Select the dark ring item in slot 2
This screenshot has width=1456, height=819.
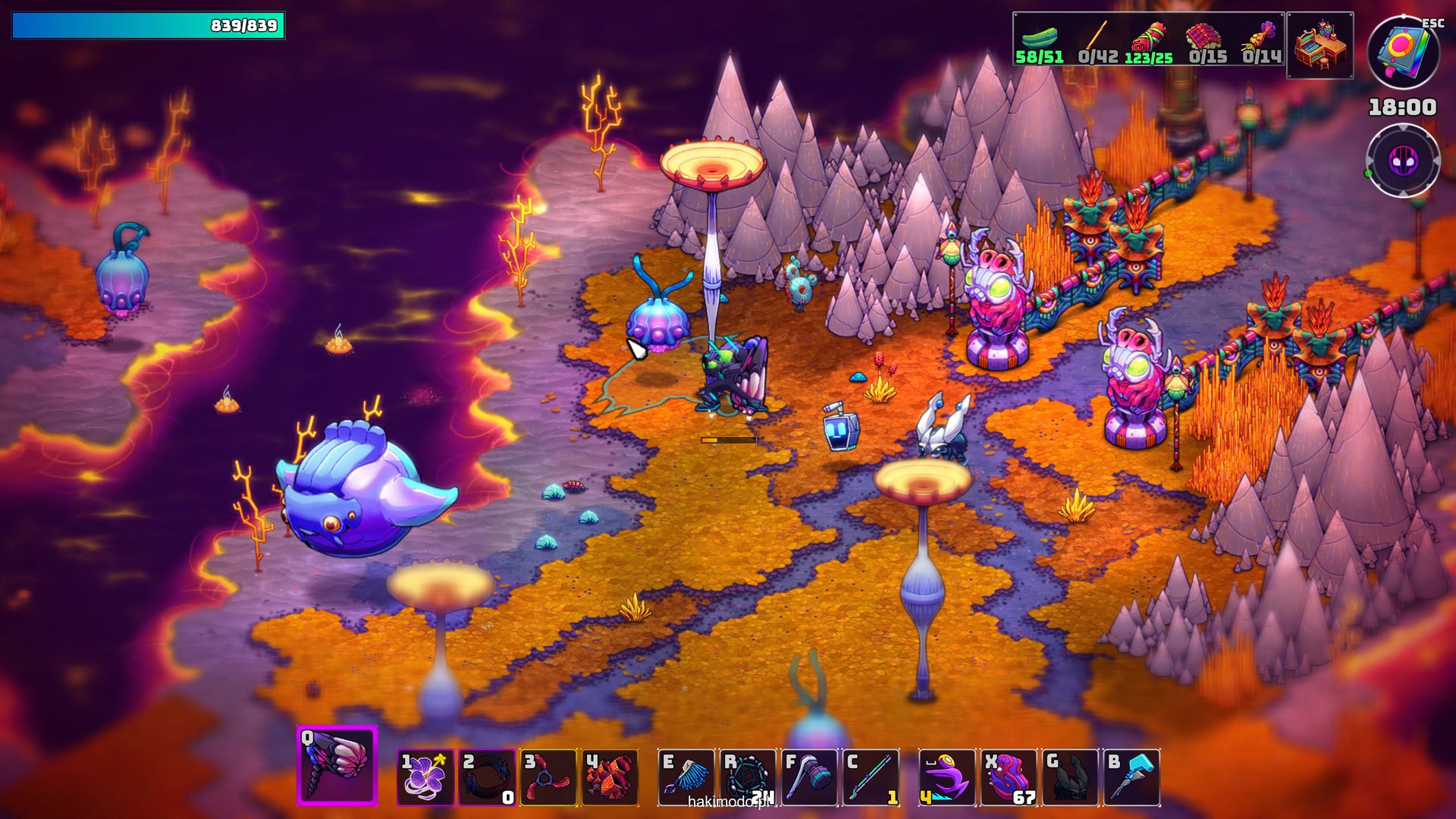coord(487,777)
